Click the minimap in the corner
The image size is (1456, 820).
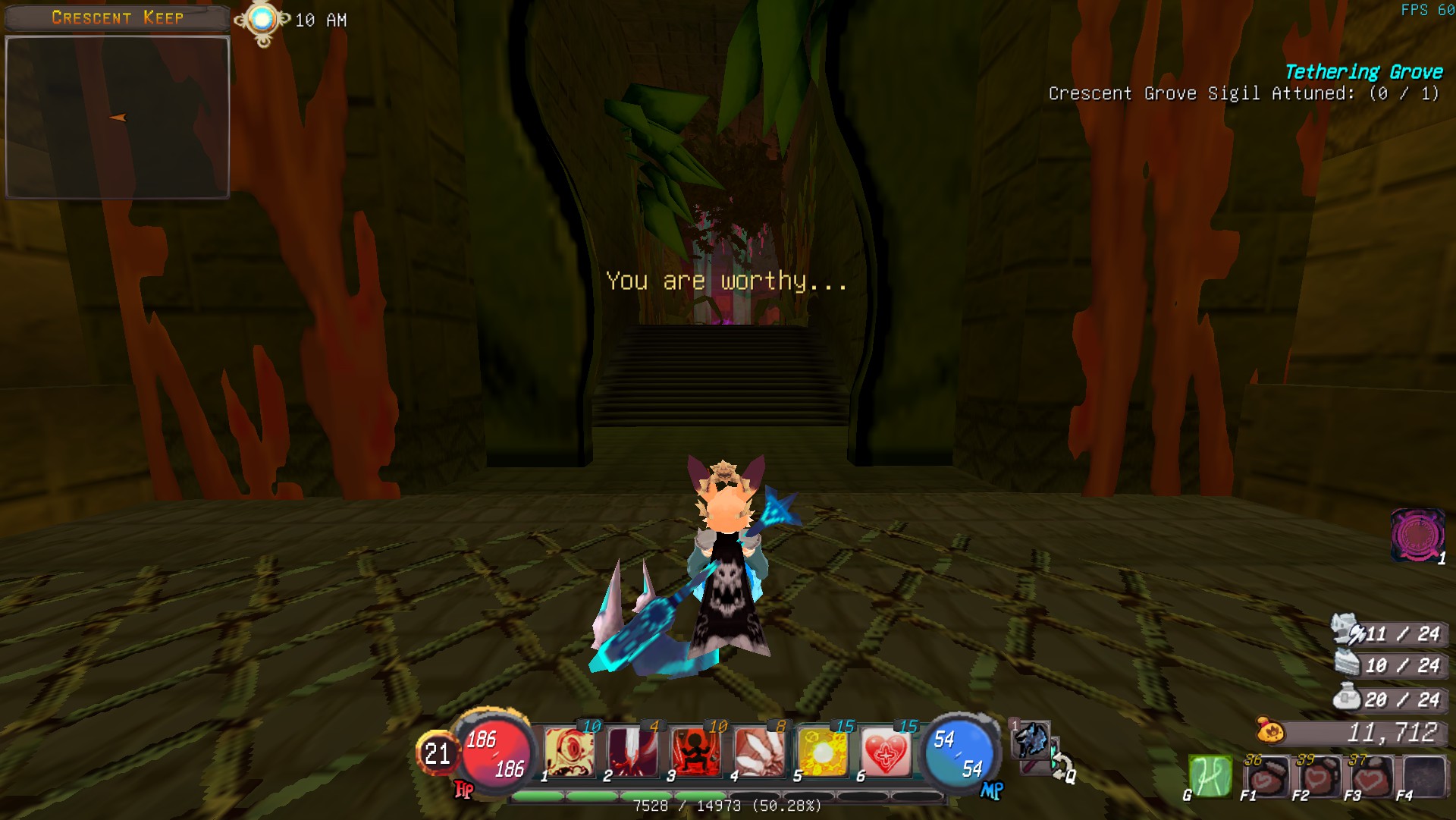coord(118,118)
